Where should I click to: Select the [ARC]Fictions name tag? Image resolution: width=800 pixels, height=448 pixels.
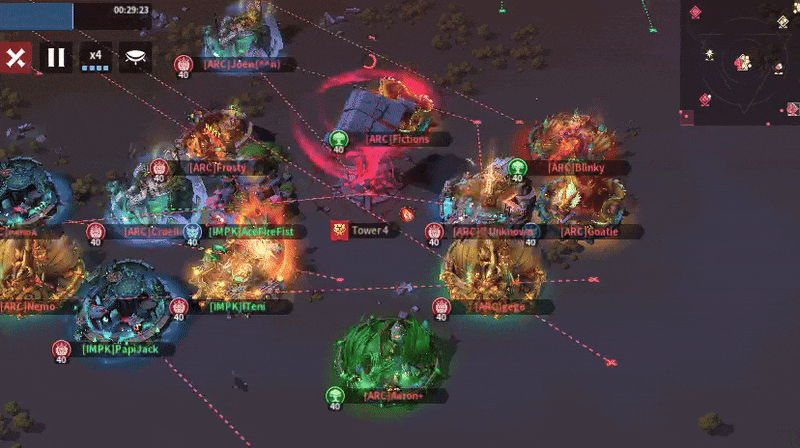(x=397, y=139)
